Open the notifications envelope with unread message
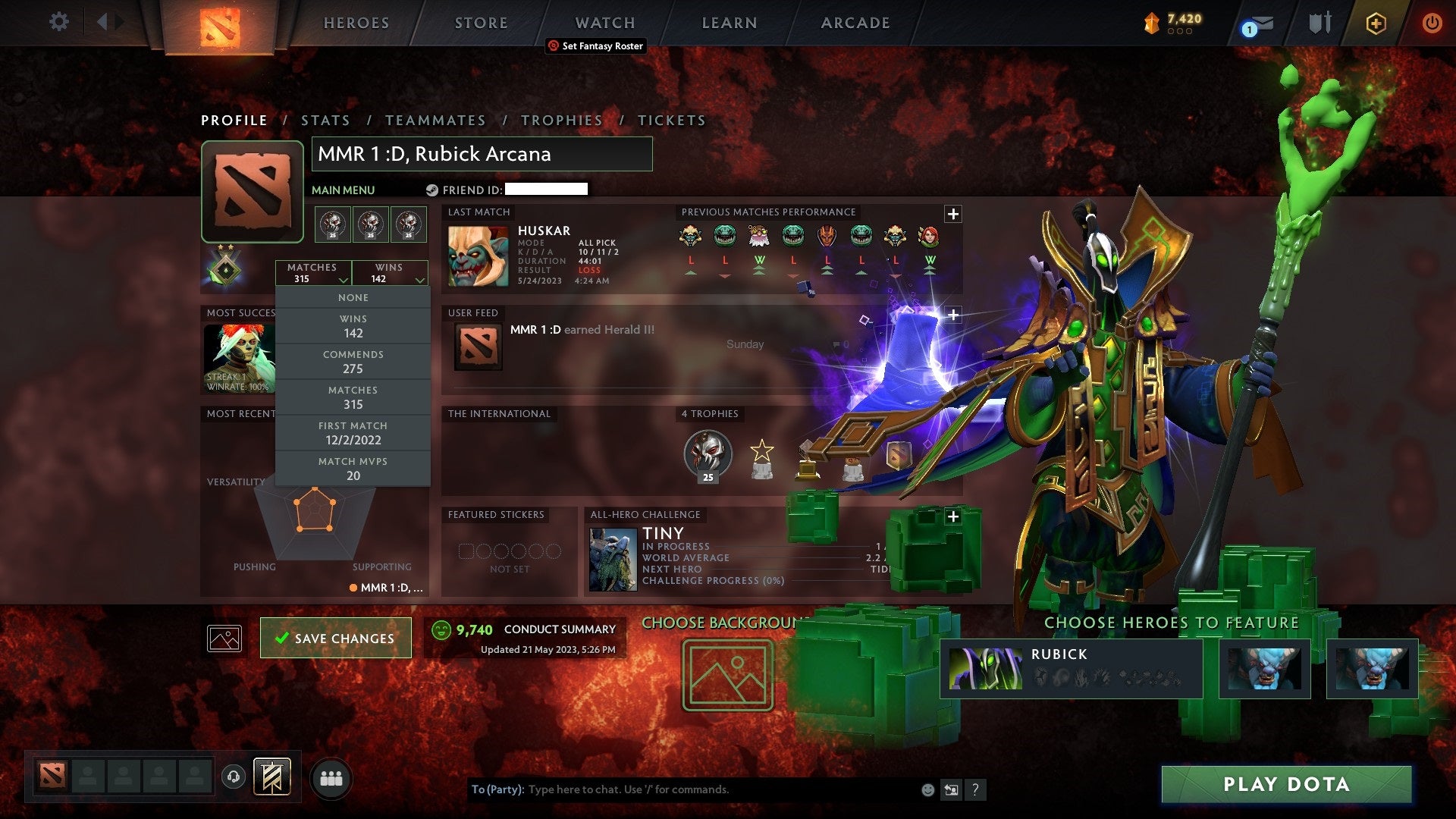The height and width of the screenshot is (819, 1456). click(1254, 24)
